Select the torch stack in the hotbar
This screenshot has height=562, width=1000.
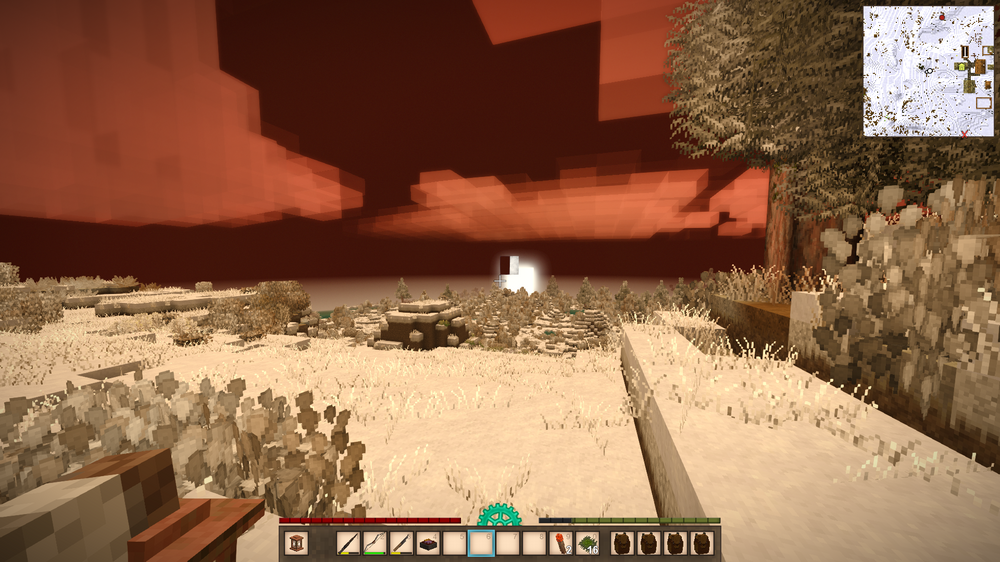(x=562, y=543)
